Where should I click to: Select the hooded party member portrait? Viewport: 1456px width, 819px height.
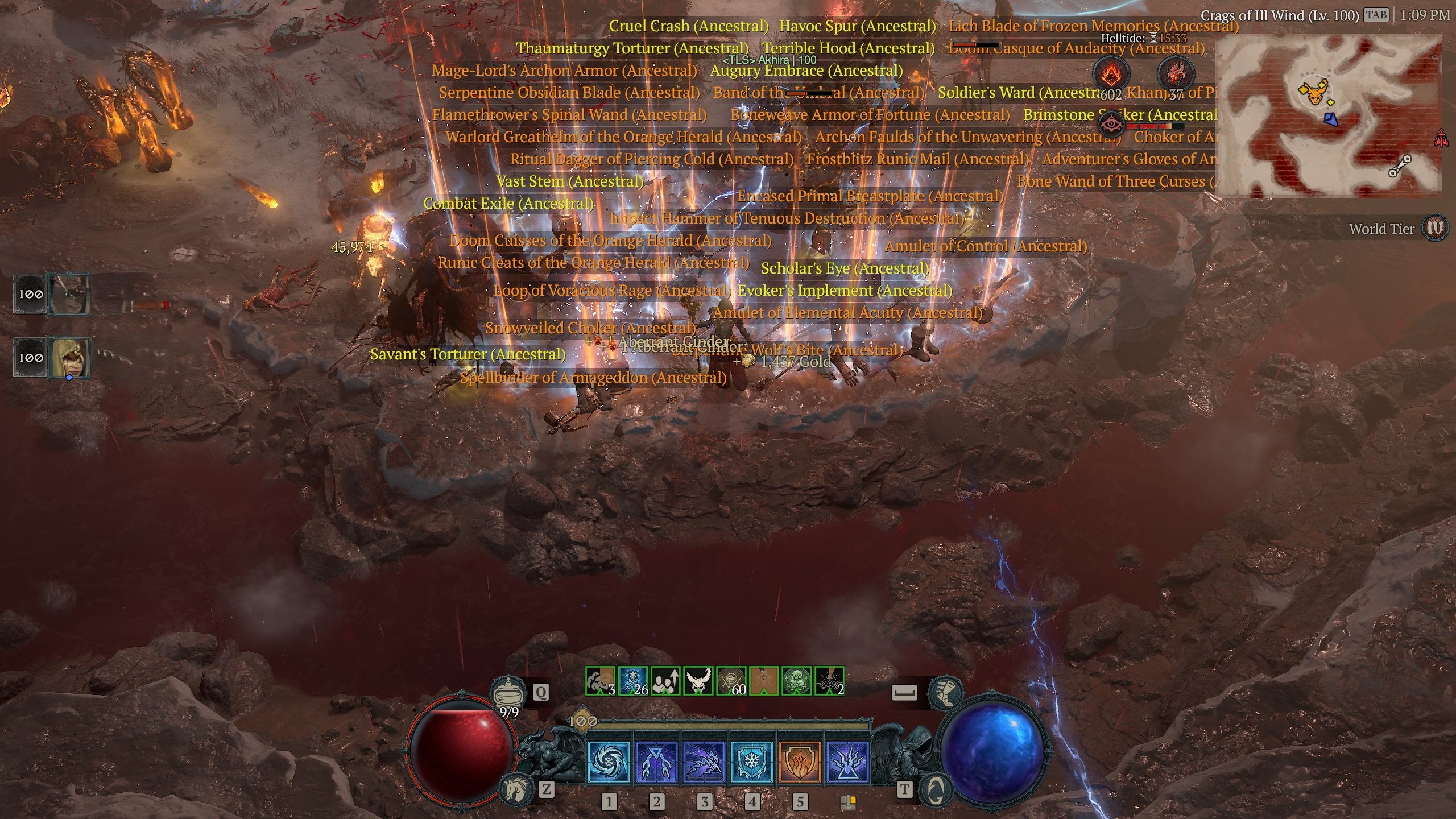(x=71, y=357)
